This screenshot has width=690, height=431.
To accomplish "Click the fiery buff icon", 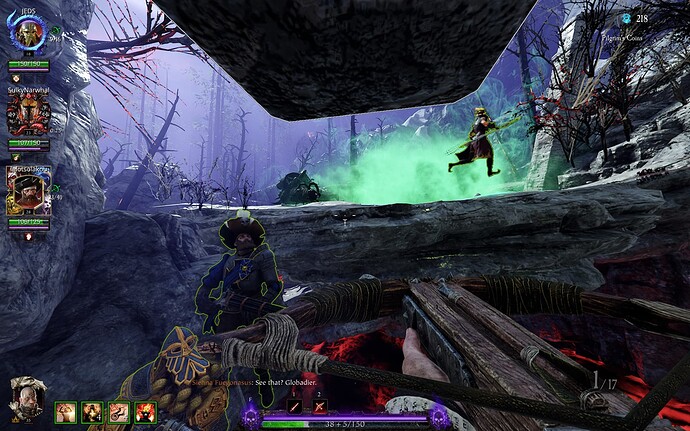I will coord(145,411).
